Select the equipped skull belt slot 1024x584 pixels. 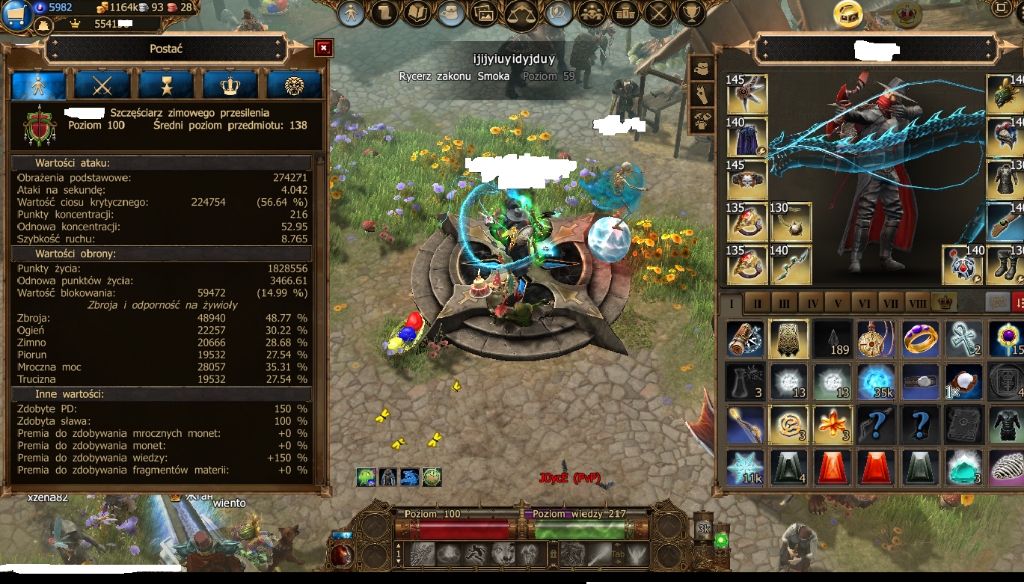[x=746, y=180]
